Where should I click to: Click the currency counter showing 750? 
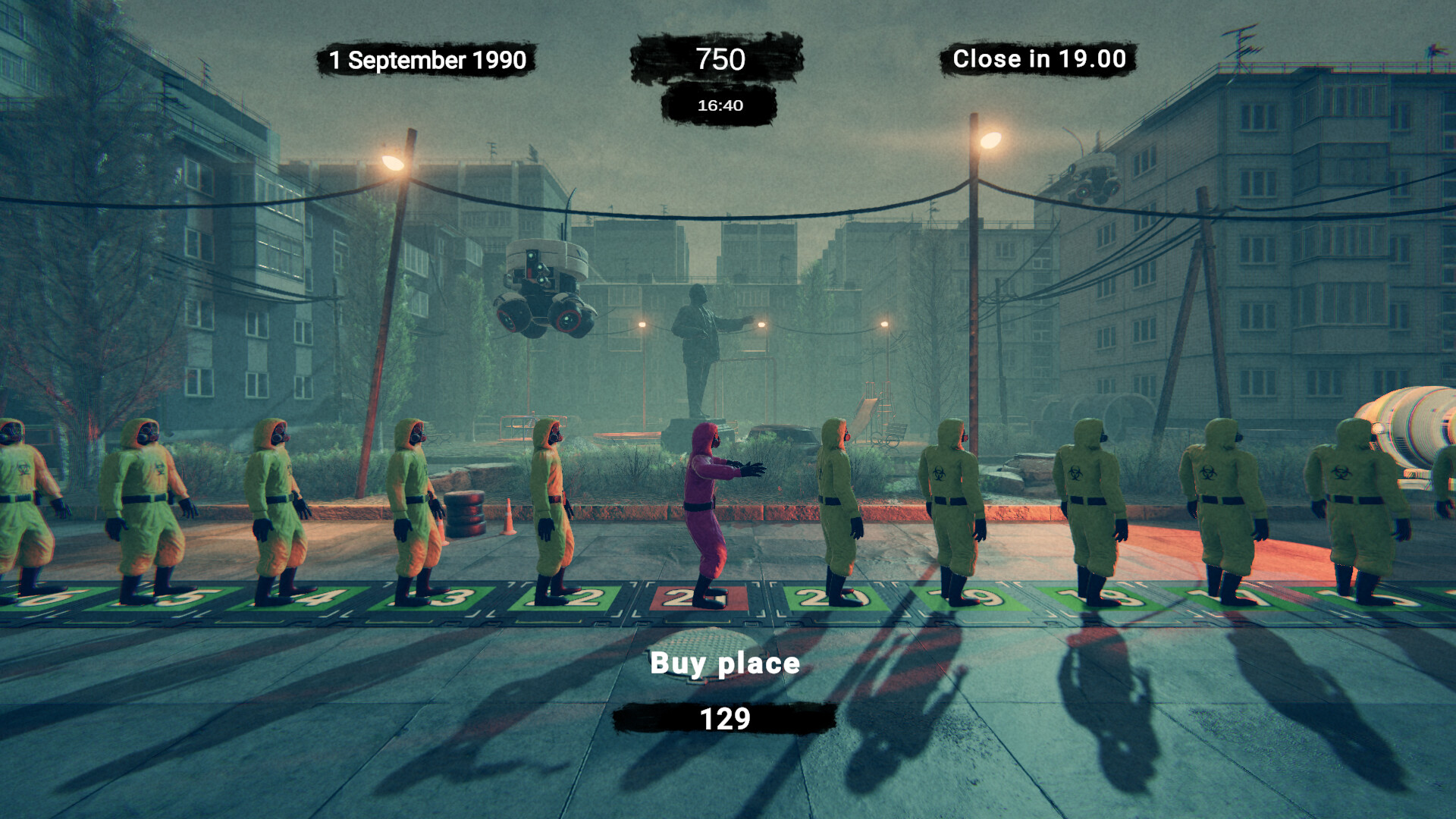point(720,59)
